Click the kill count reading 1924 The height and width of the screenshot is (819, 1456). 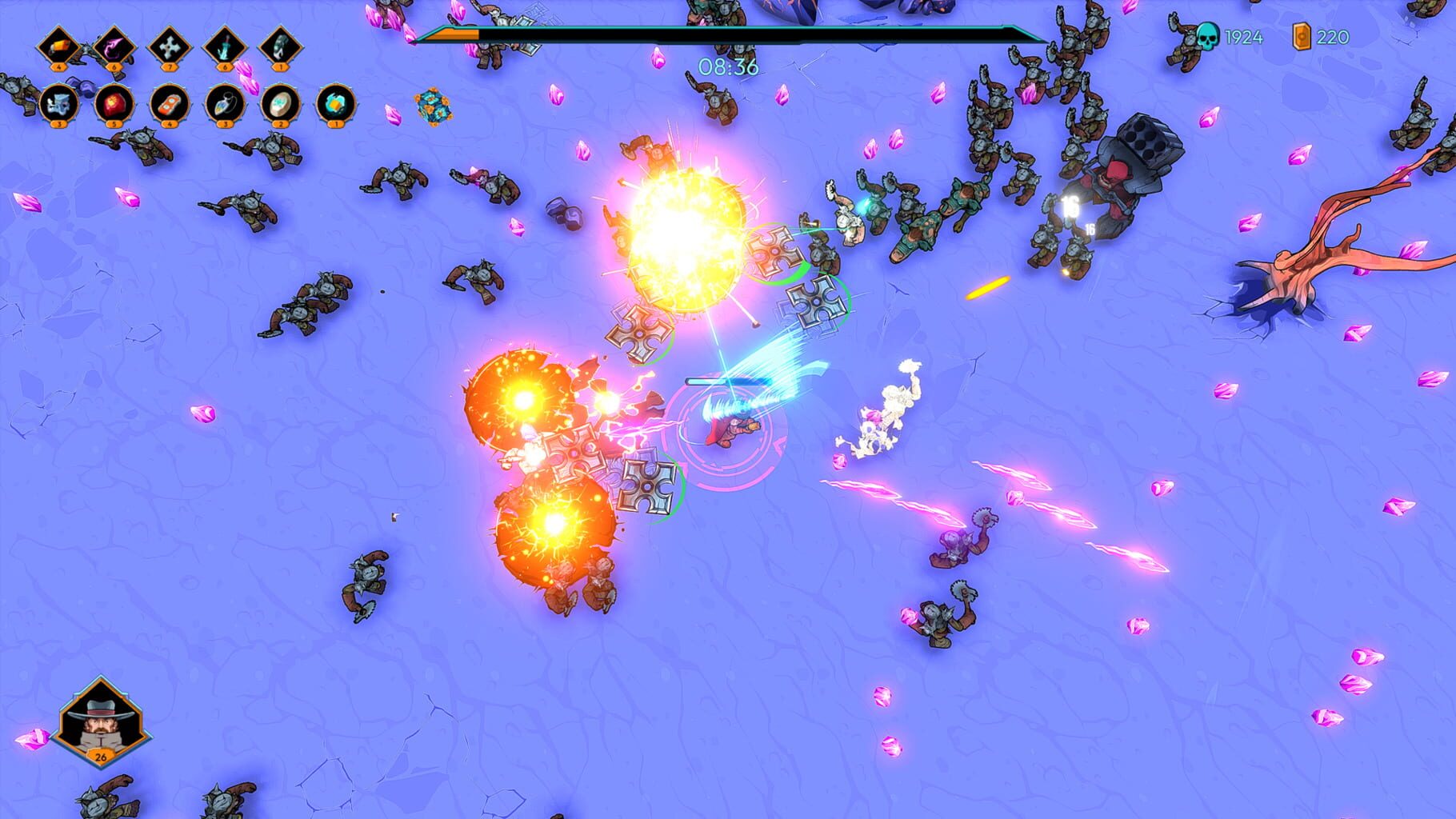click(x=1244, y=36)
